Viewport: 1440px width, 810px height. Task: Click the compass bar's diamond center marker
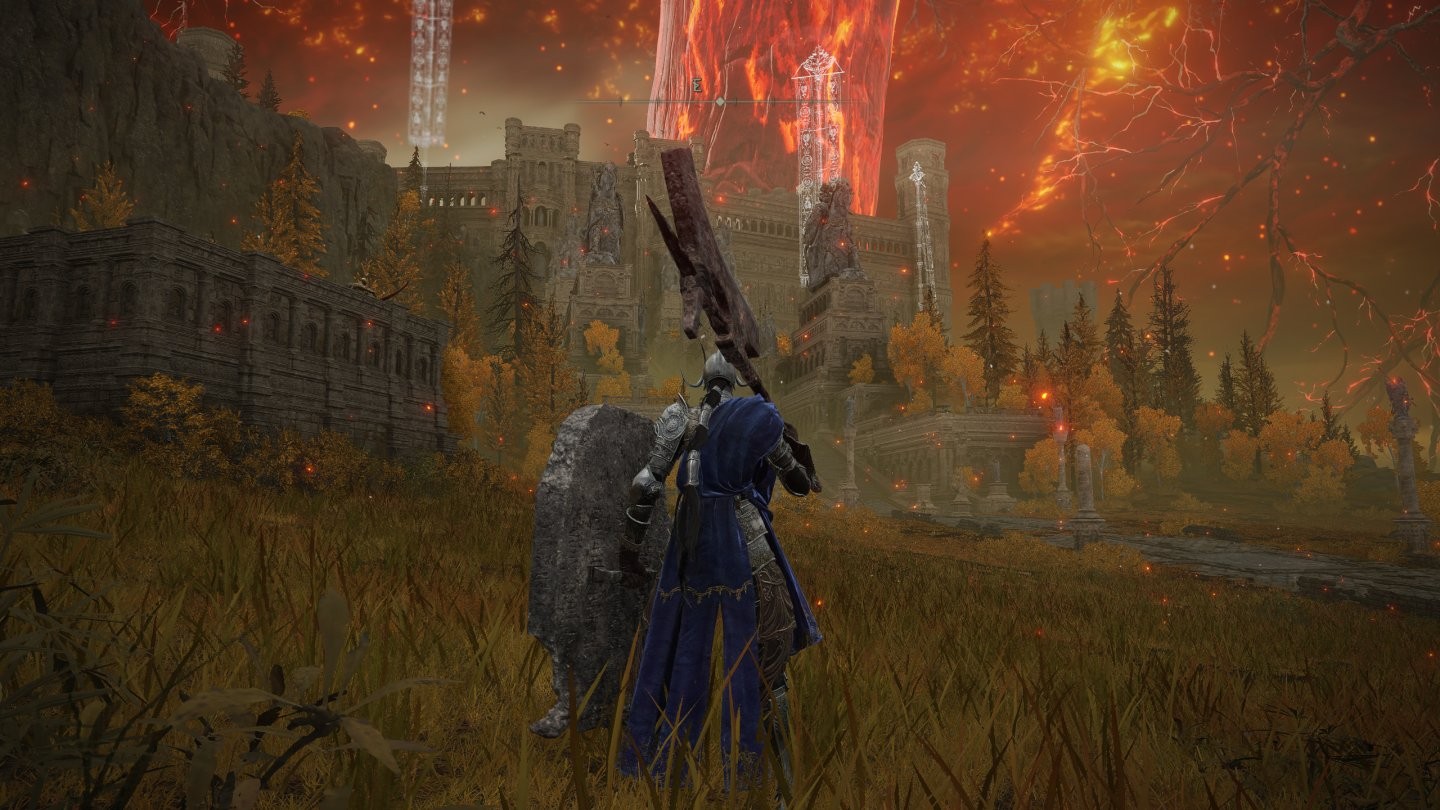coord(720,102)
